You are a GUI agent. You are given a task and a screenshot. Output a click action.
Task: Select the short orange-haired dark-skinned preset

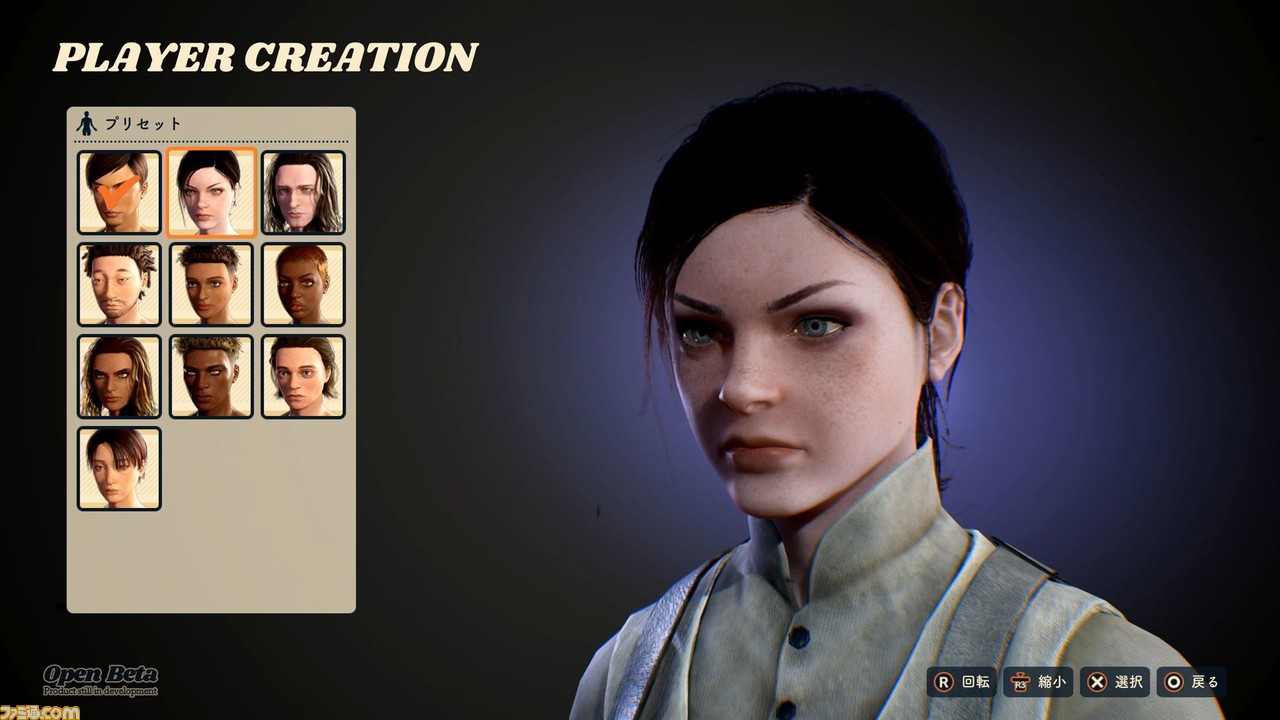click(303, 285)
